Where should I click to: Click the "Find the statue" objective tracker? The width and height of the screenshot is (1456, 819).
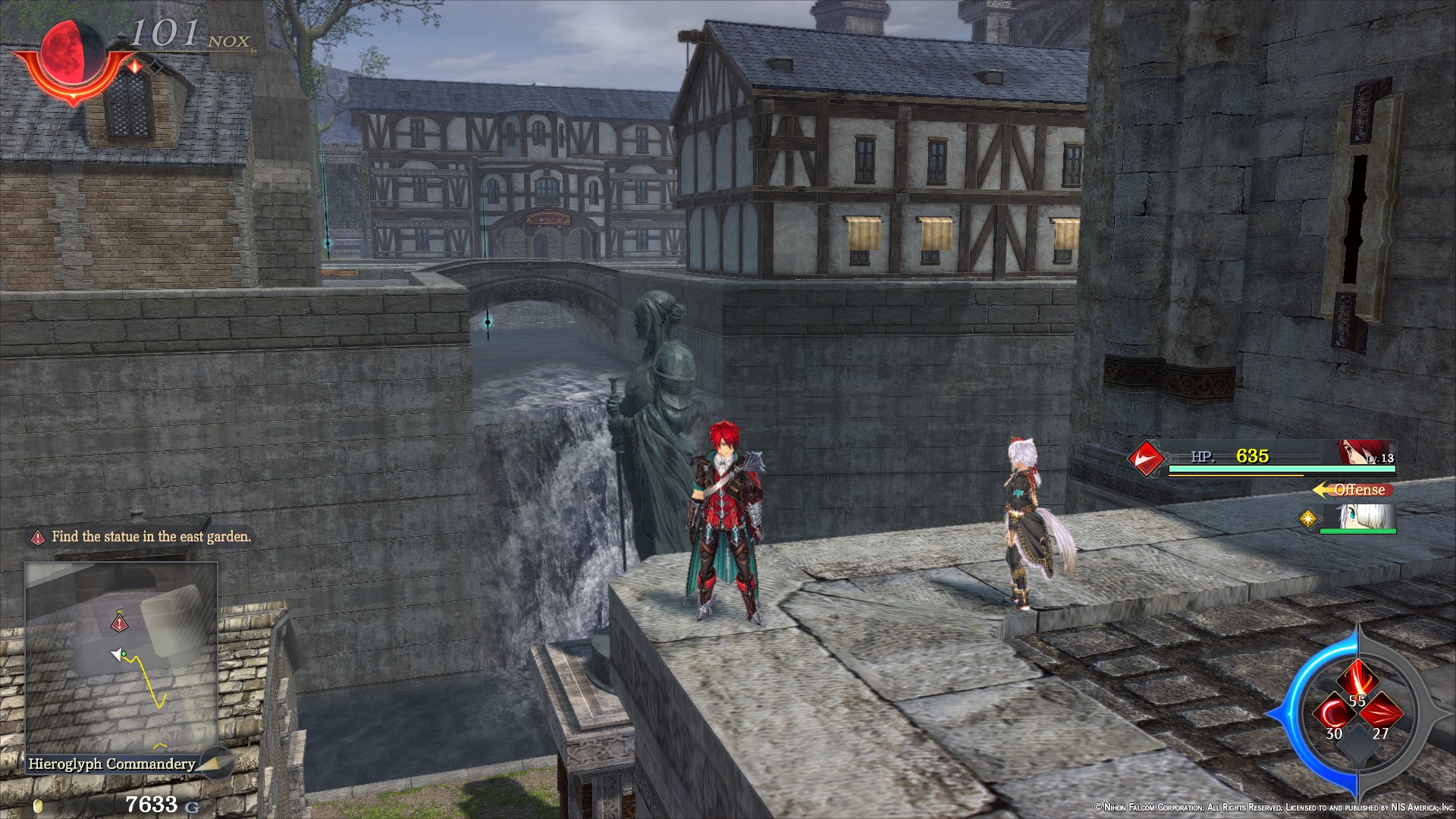[143, 537]
